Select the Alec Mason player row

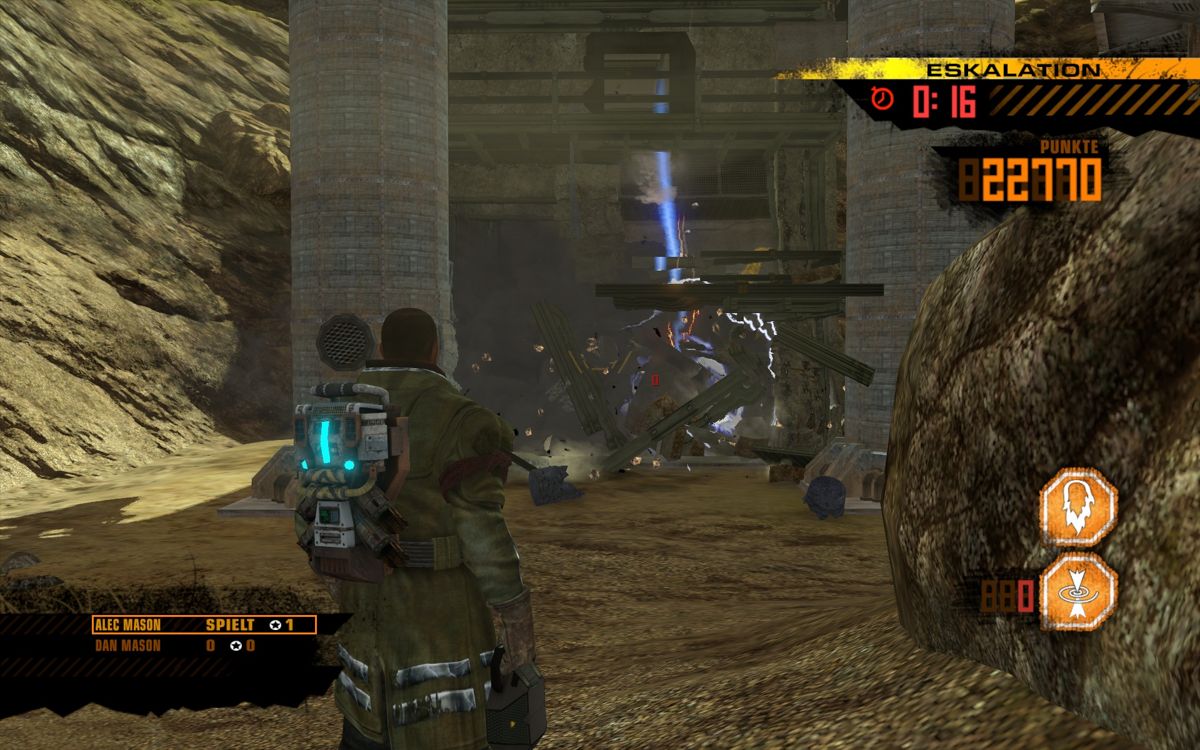click(x=204, y=625)
